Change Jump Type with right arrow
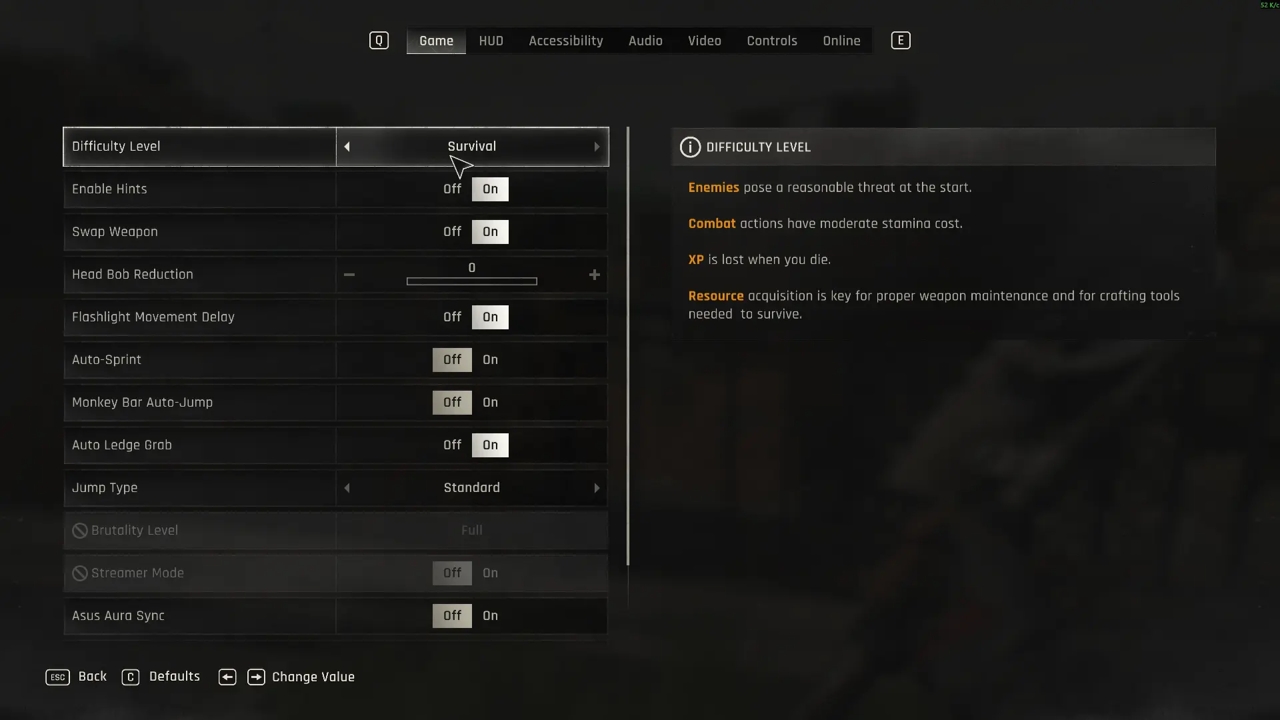The image size is (1280, 720). 597,488
